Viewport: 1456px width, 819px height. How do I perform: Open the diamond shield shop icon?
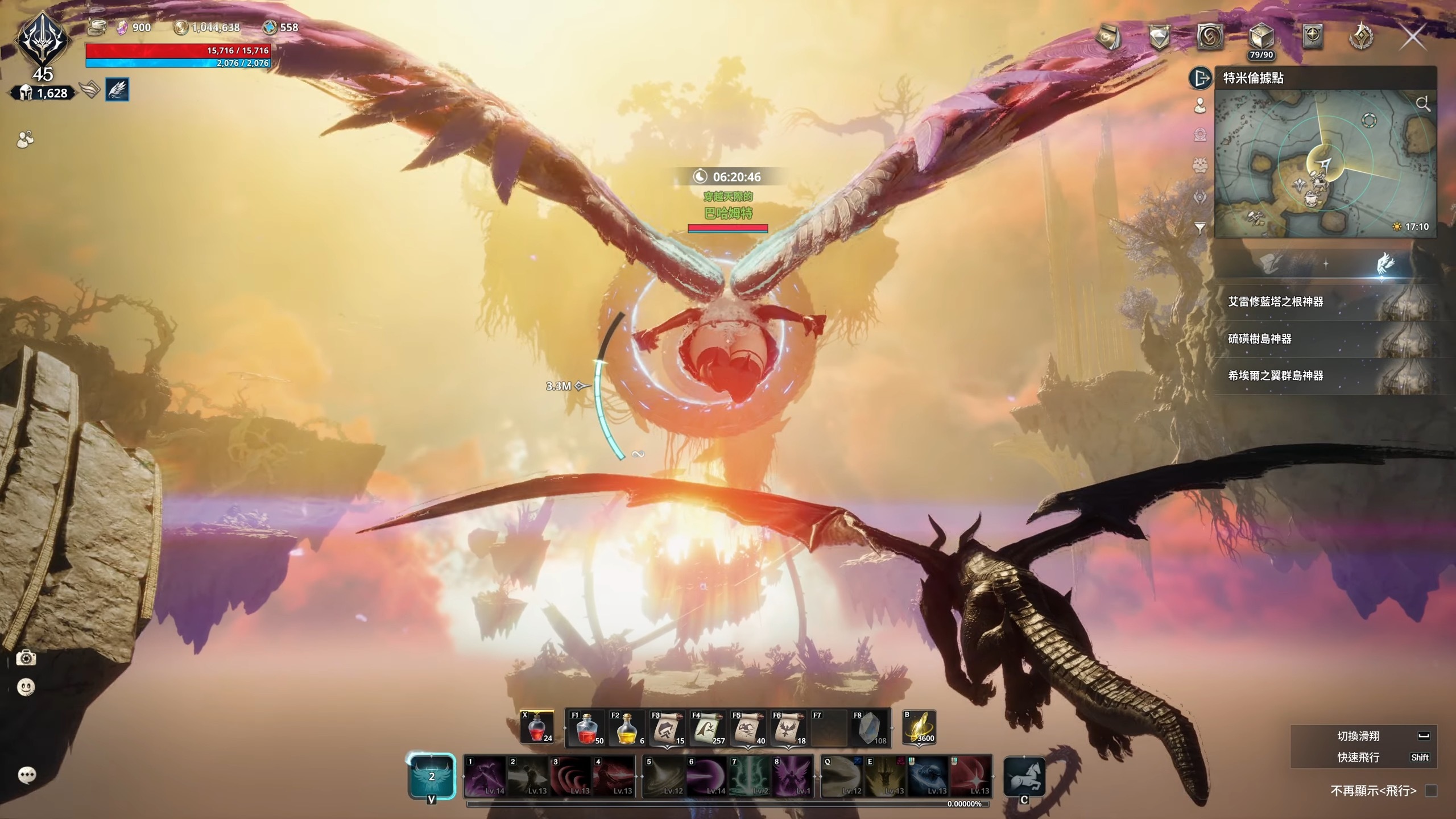click(1159, 38)
